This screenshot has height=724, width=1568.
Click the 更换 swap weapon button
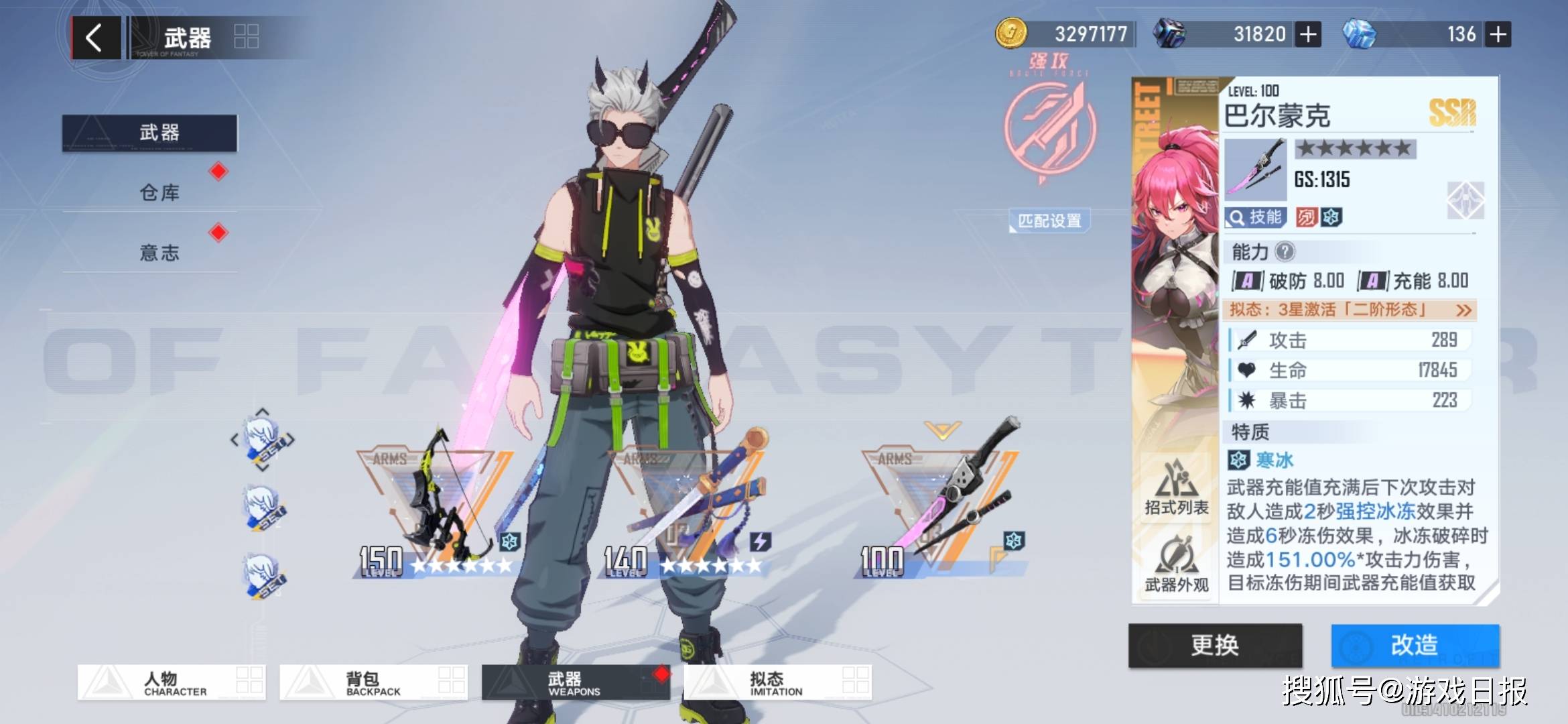point(1215,645)
